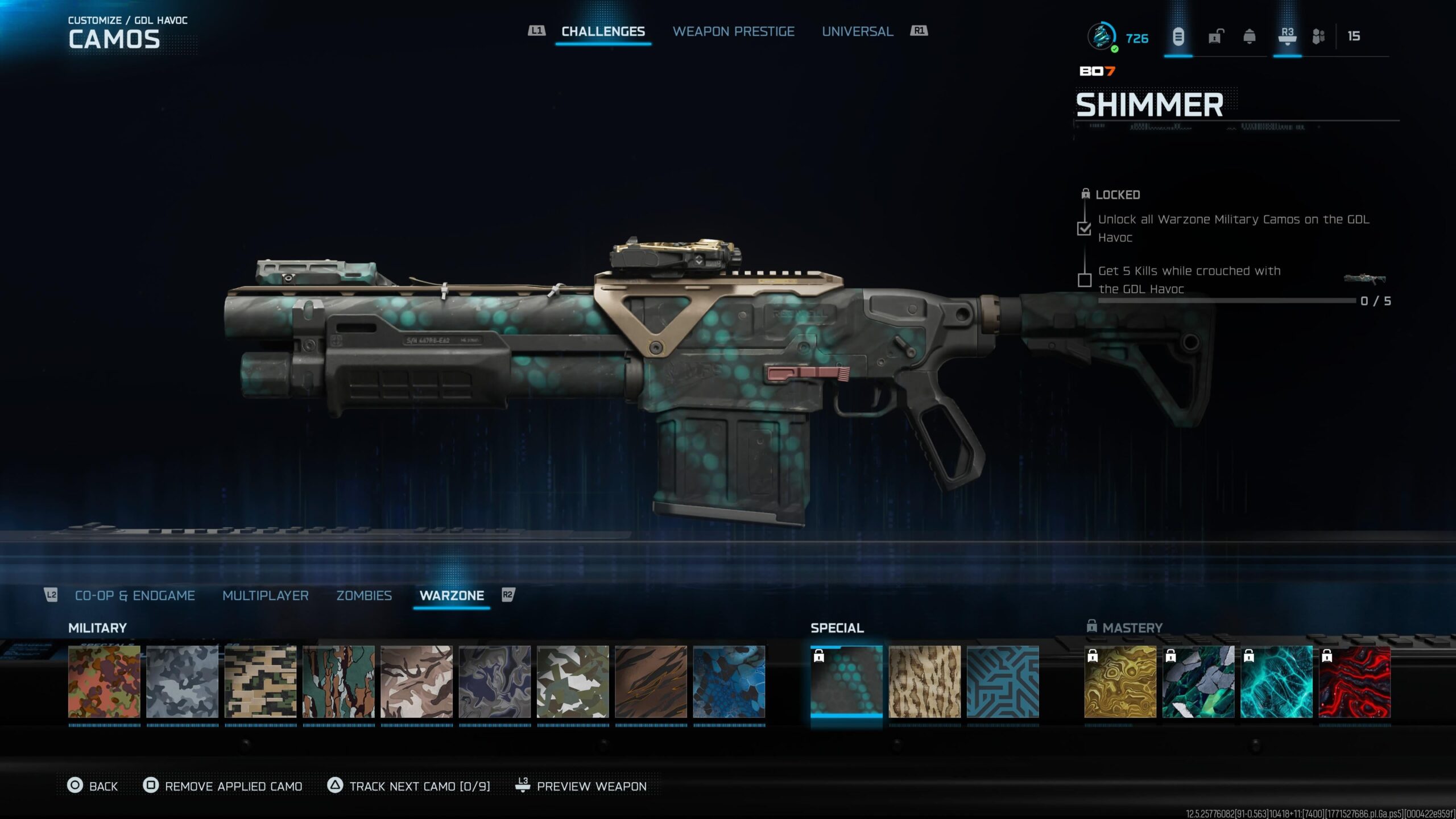The width and height of the screenshot is (1456, 819).
Task: Apply the blue hexagon scale camo
Action: [729, 681]
